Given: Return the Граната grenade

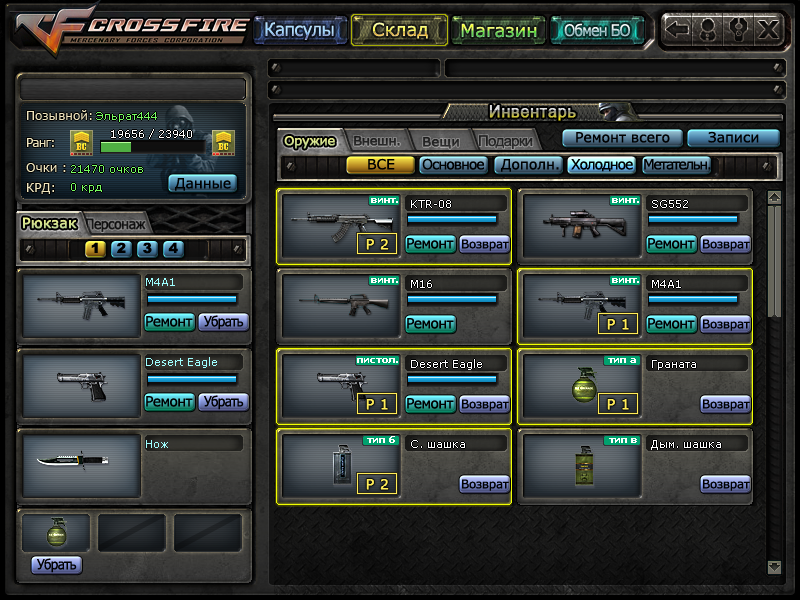Looking at the screenshot, I should (725, 404).
